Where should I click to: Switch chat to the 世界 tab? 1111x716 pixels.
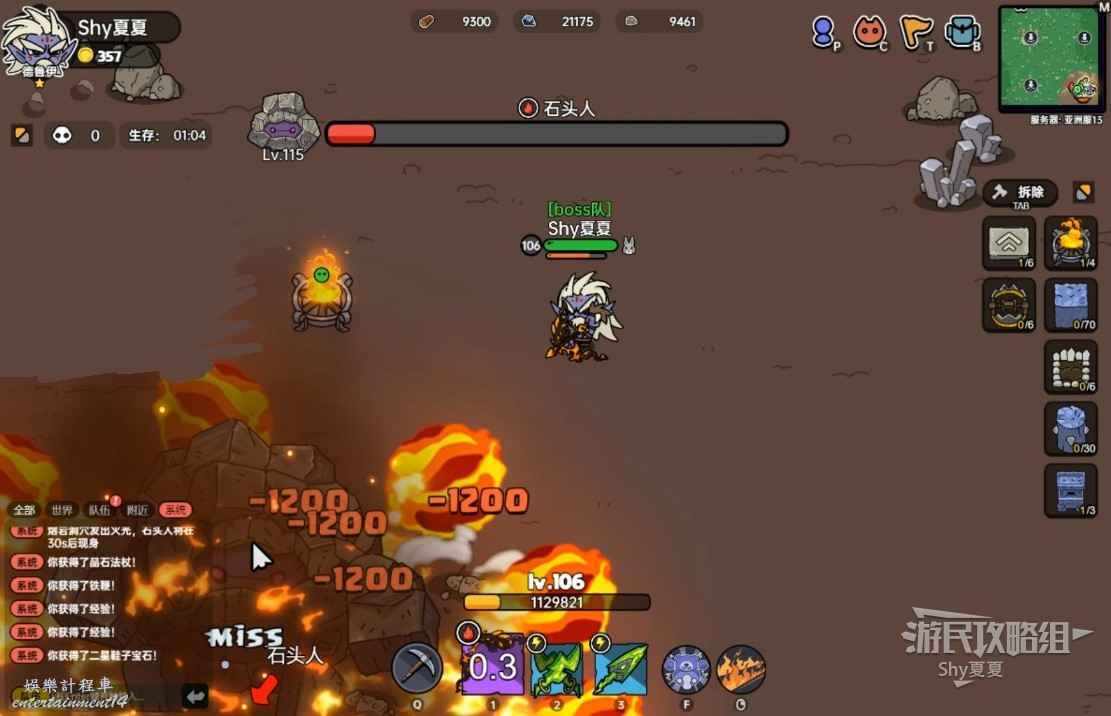click(62, 510)
